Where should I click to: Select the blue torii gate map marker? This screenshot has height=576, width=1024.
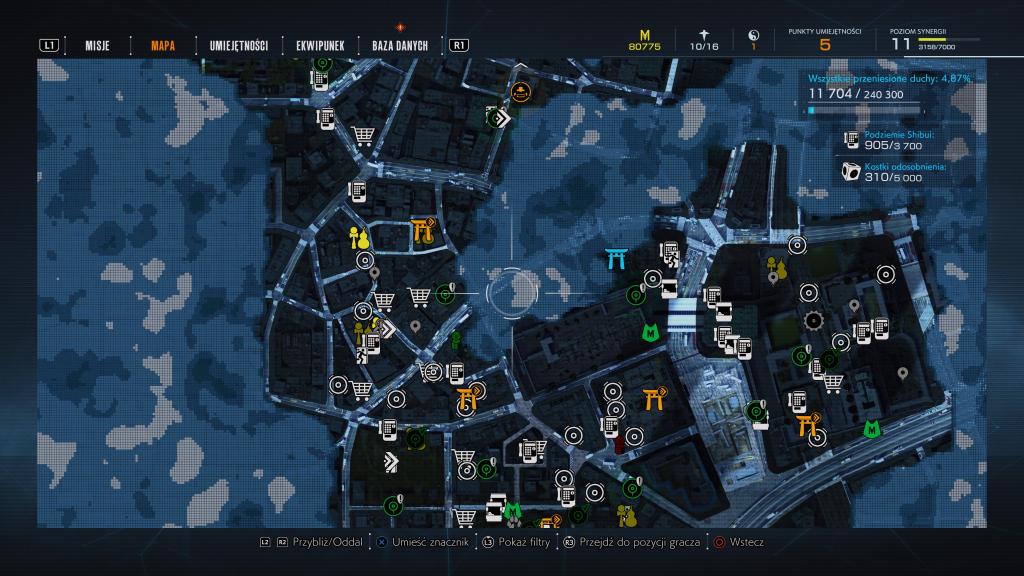tap(616, 259)
